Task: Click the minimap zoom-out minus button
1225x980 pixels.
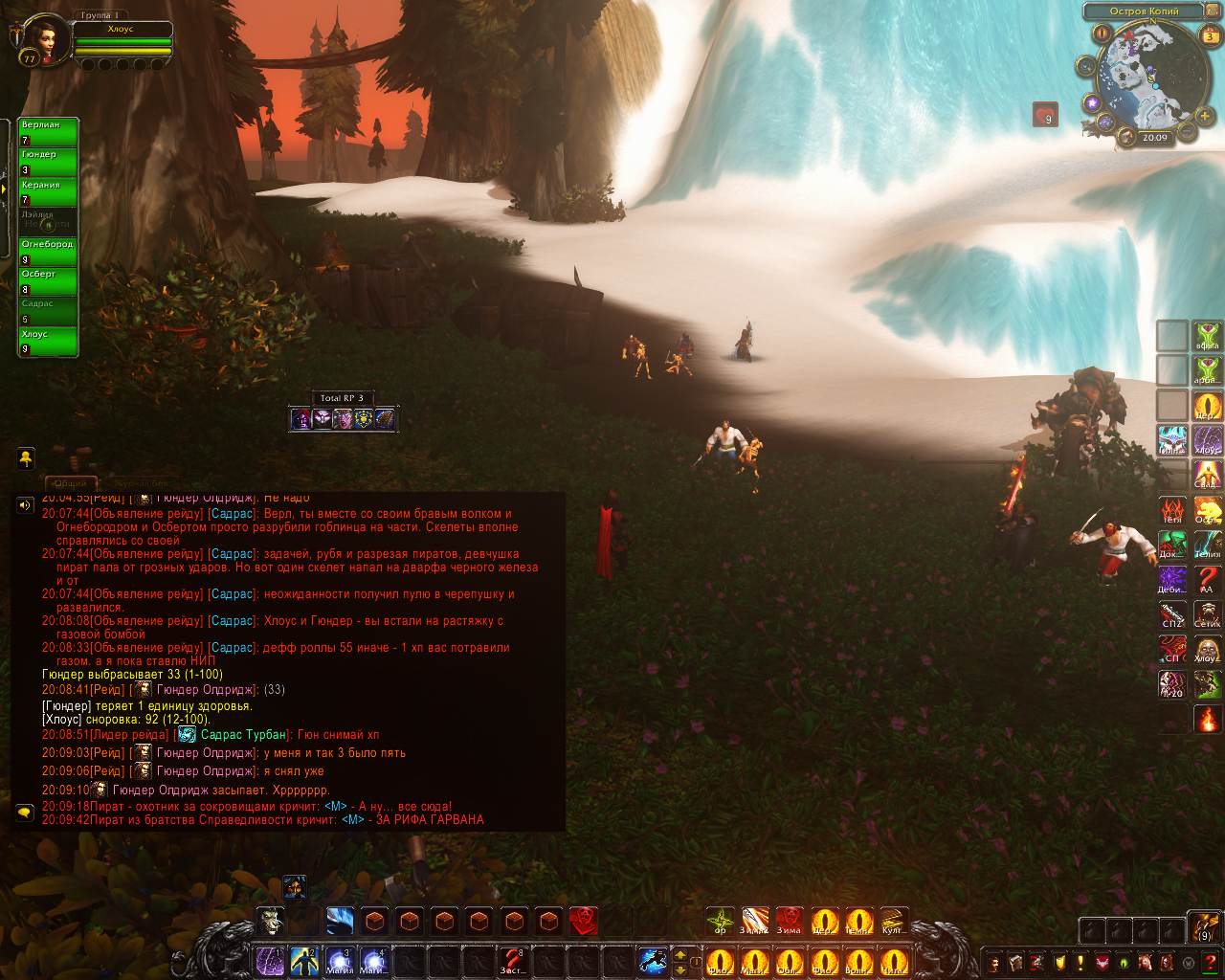Action: pos(1187,132)
